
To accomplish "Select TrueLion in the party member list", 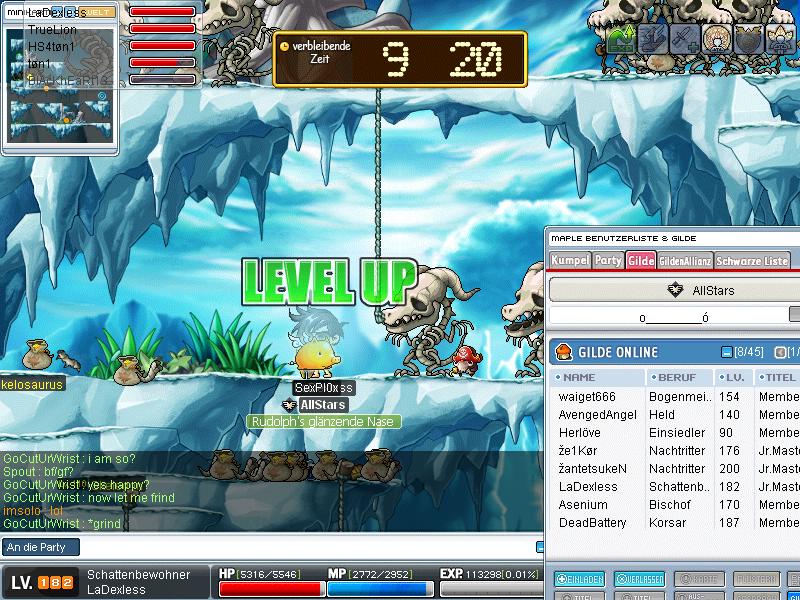I will click(x=53, y=30).
